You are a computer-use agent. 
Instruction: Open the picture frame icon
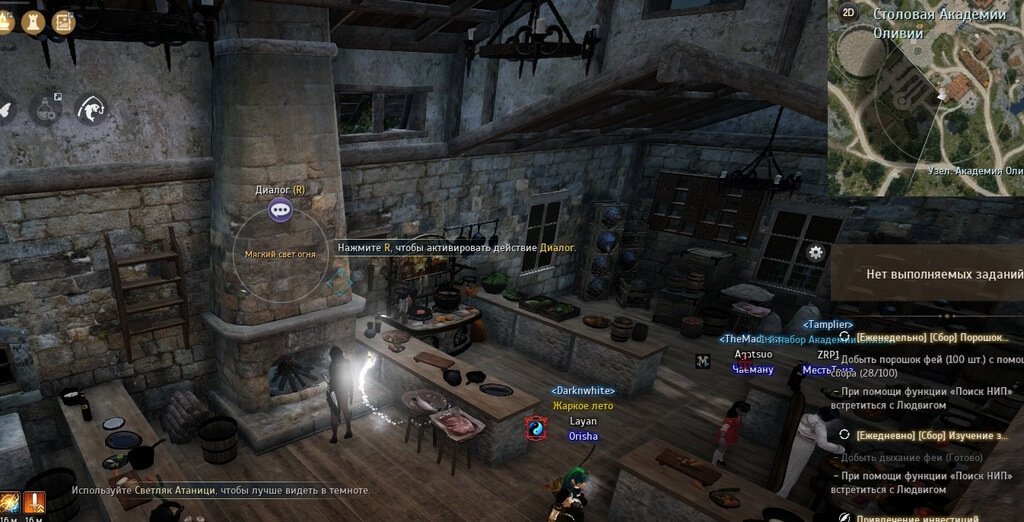[x=63, y=20]
